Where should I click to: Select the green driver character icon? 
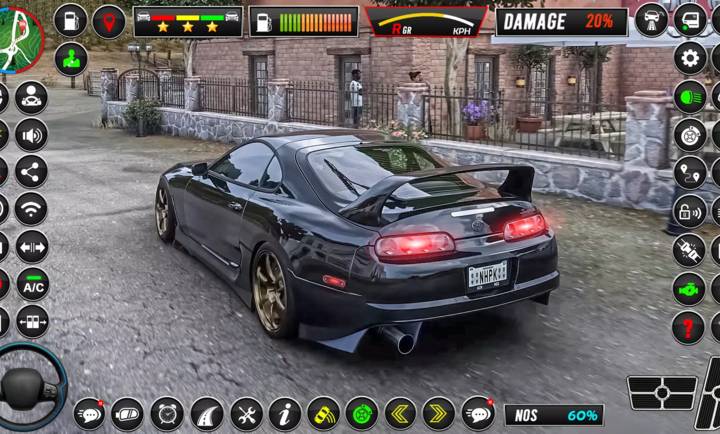click(x=70, y=59)
